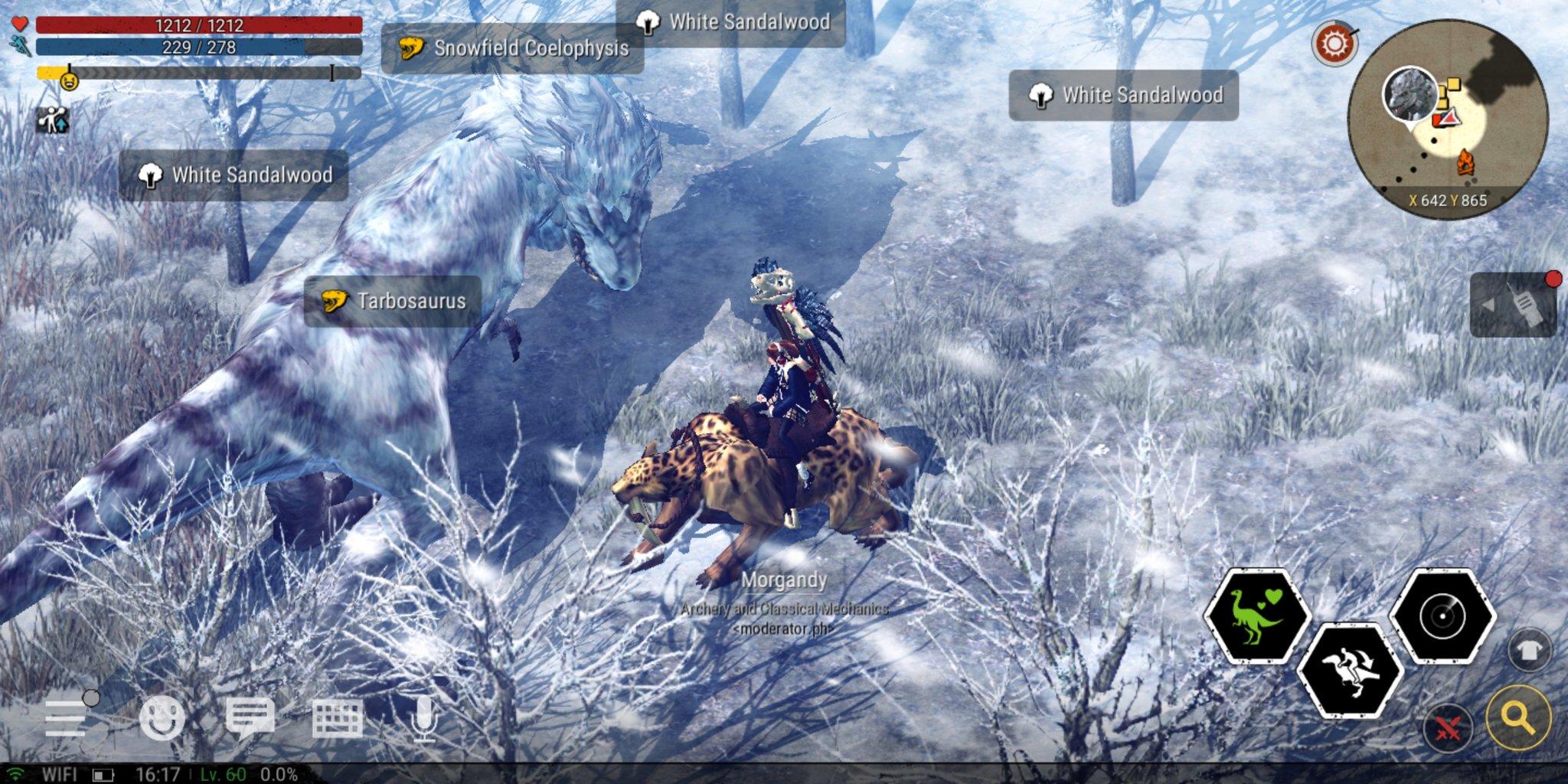Screen dimensions: 1568x784
Task: Tap the yellow magnifying glass search button
Action: tap(1518, 717)
